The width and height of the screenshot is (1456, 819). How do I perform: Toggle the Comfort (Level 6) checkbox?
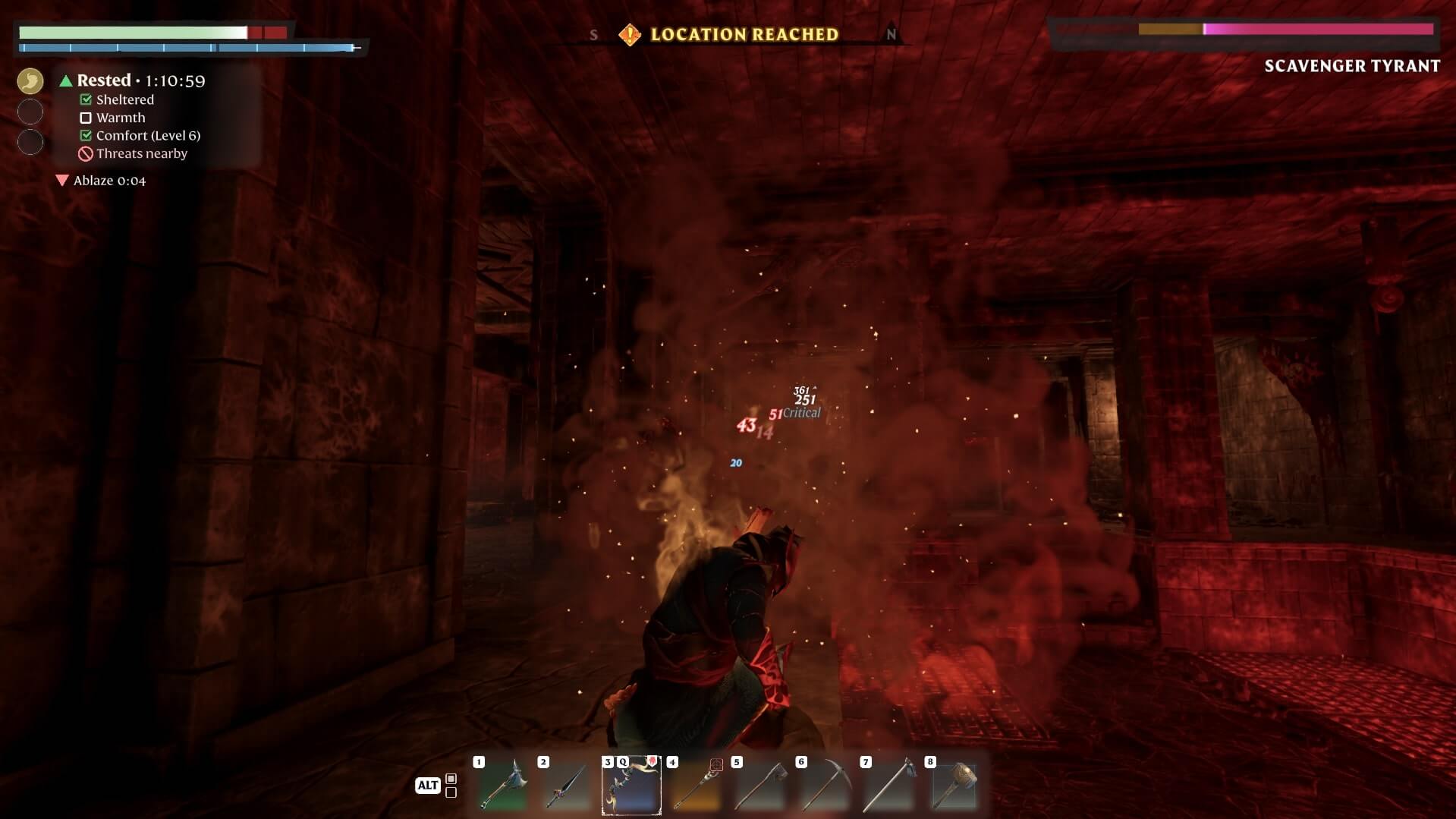pos(85,135)
